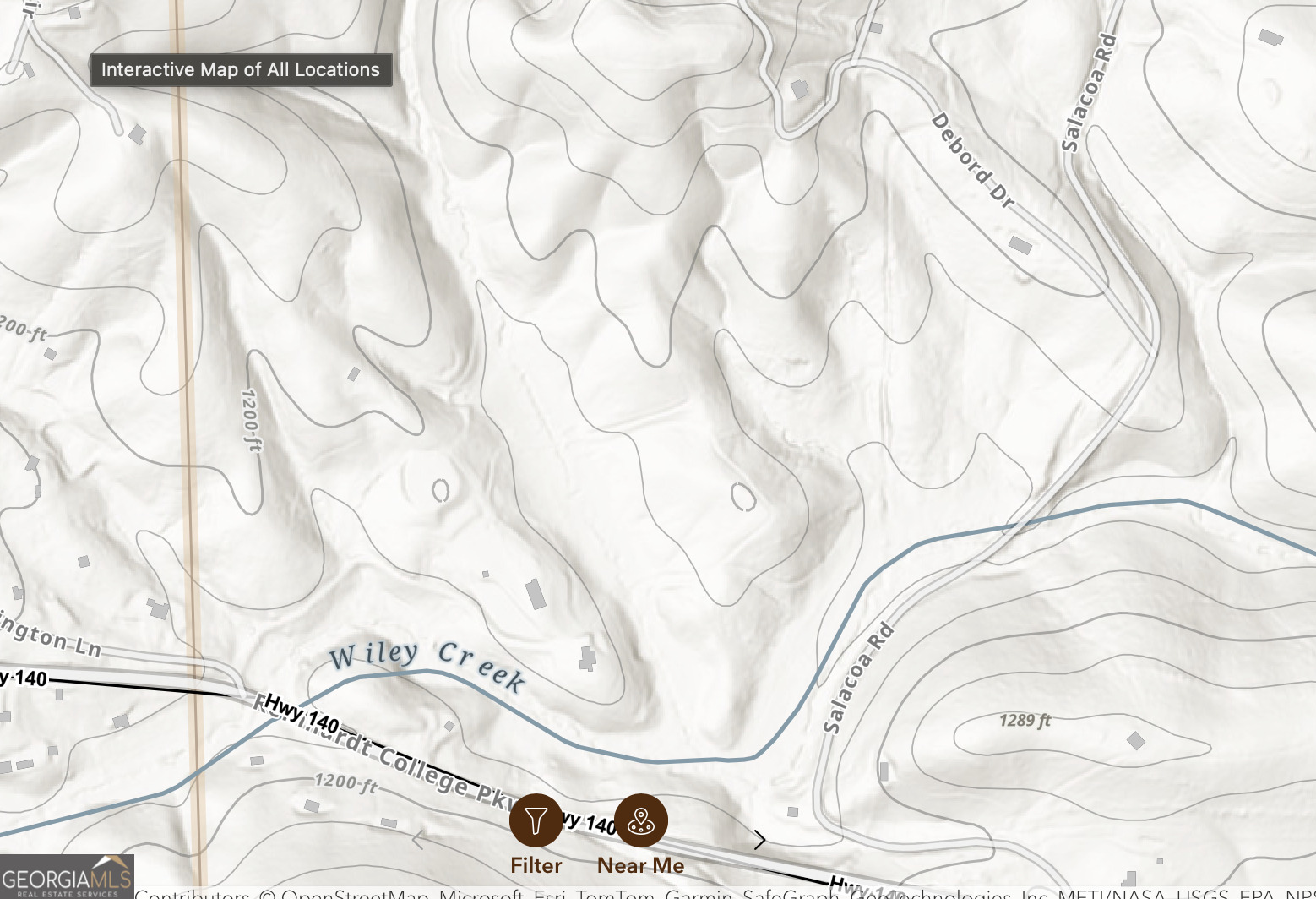This screenshot has height=899, width=1316.
Task: Open the Georgia MLS logo link
Action: 67,878
